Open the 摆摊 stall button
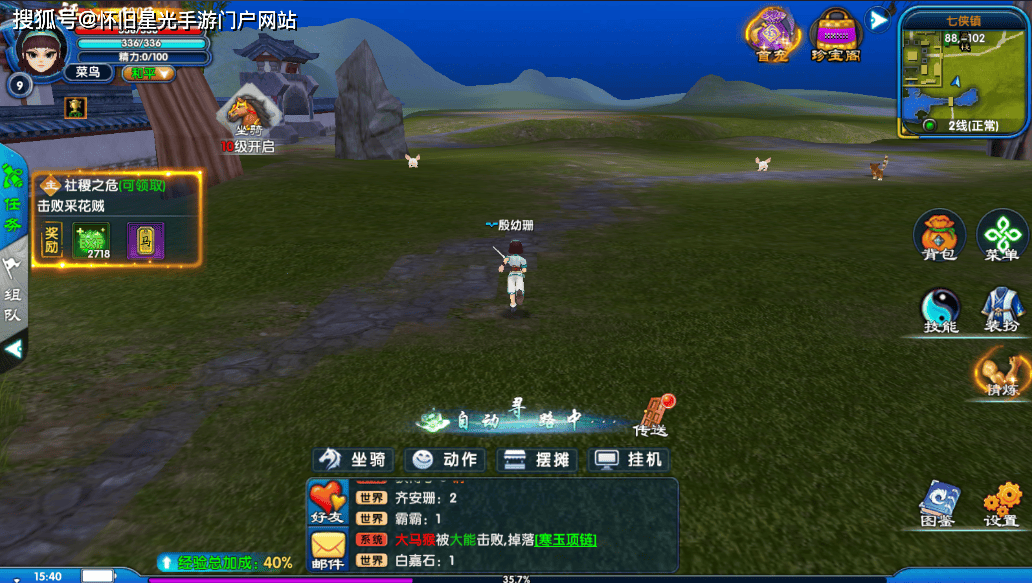This screenshot has height=583, width=1032. 537,459
